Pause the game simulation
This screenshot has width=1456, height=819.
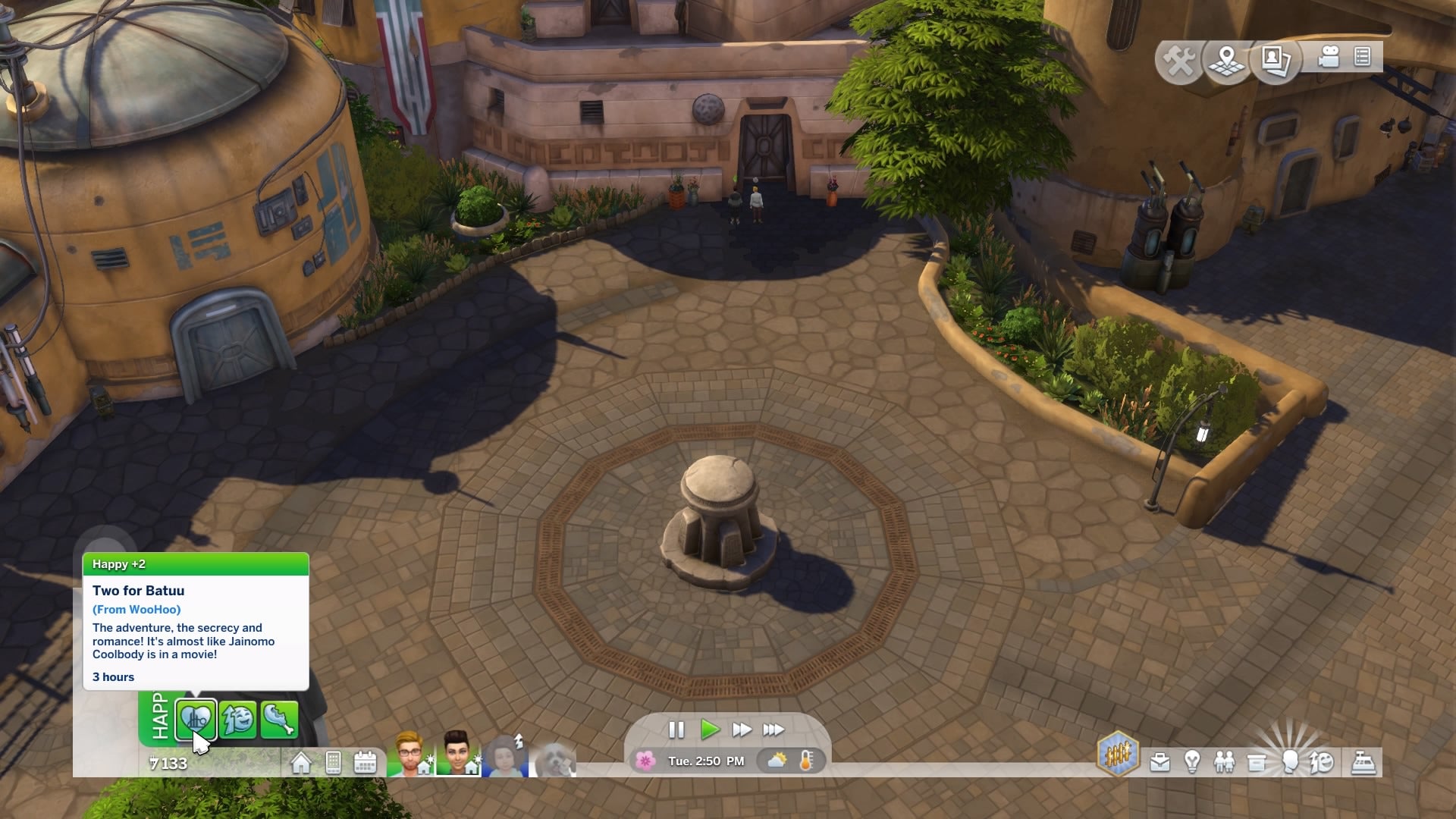click(676, 730)
